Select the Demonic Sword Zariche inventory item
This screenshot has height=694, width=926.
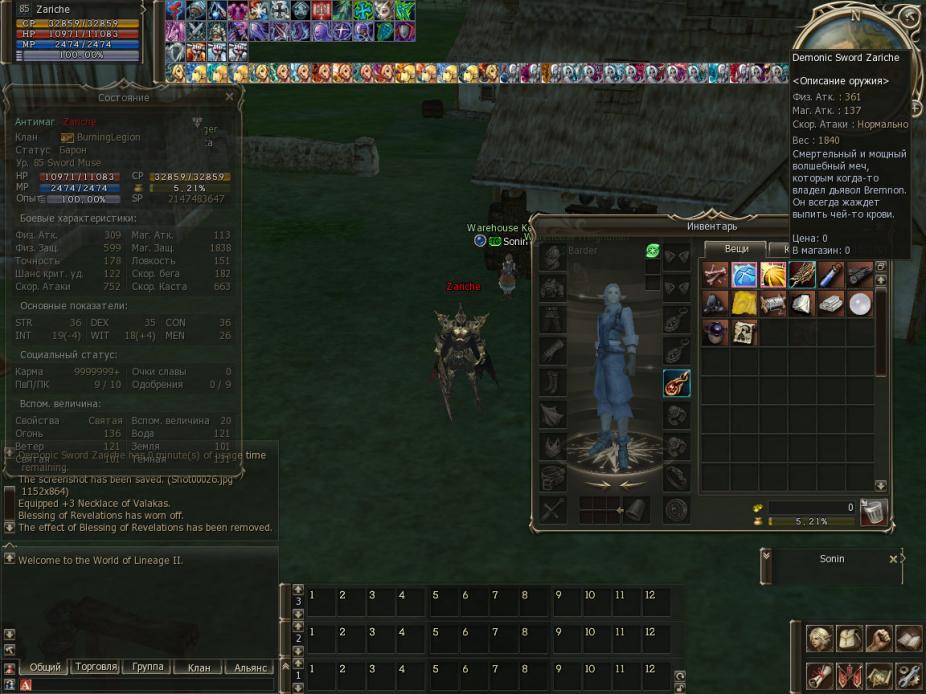(x=802, y=274)
